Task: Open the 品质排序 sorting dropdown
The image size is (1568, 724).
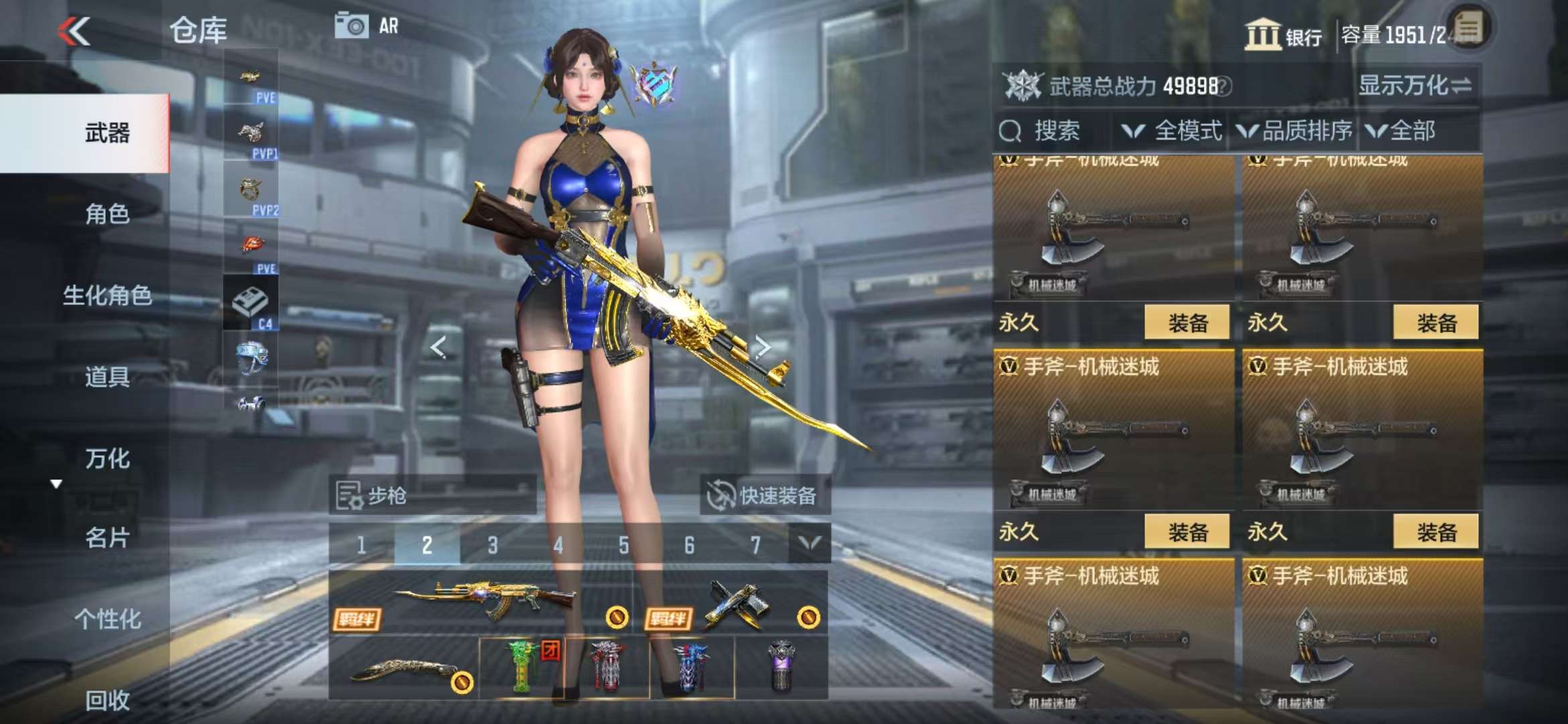Action: click(1295, 131)
